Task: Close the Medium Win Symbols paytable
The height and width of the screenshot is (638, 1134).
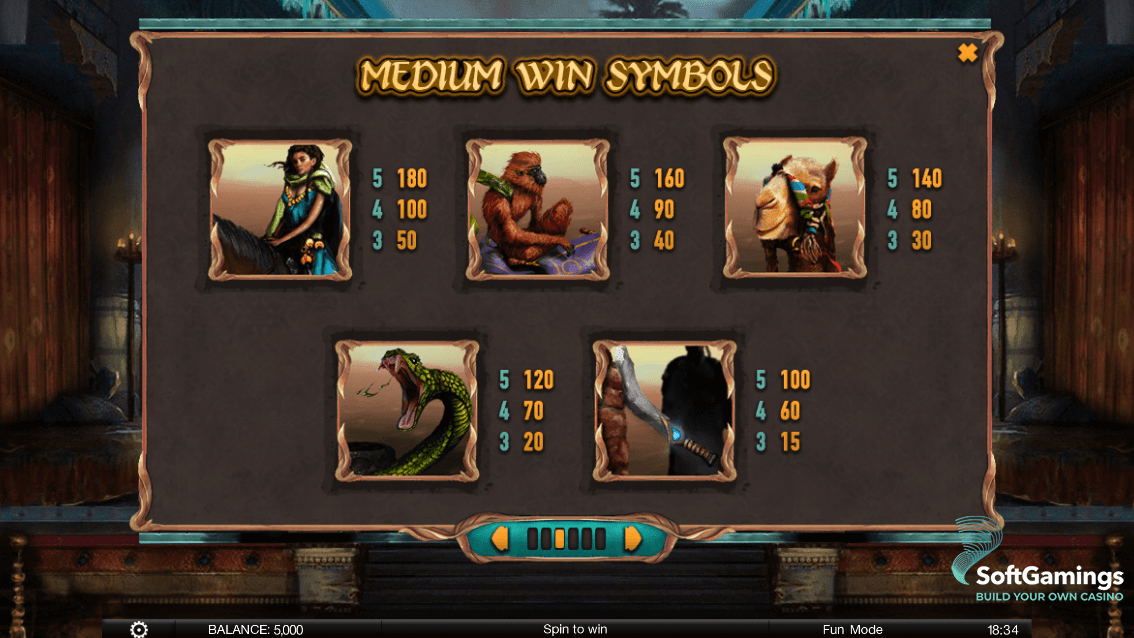Action: pyautogui.click(x=967, y=53)
